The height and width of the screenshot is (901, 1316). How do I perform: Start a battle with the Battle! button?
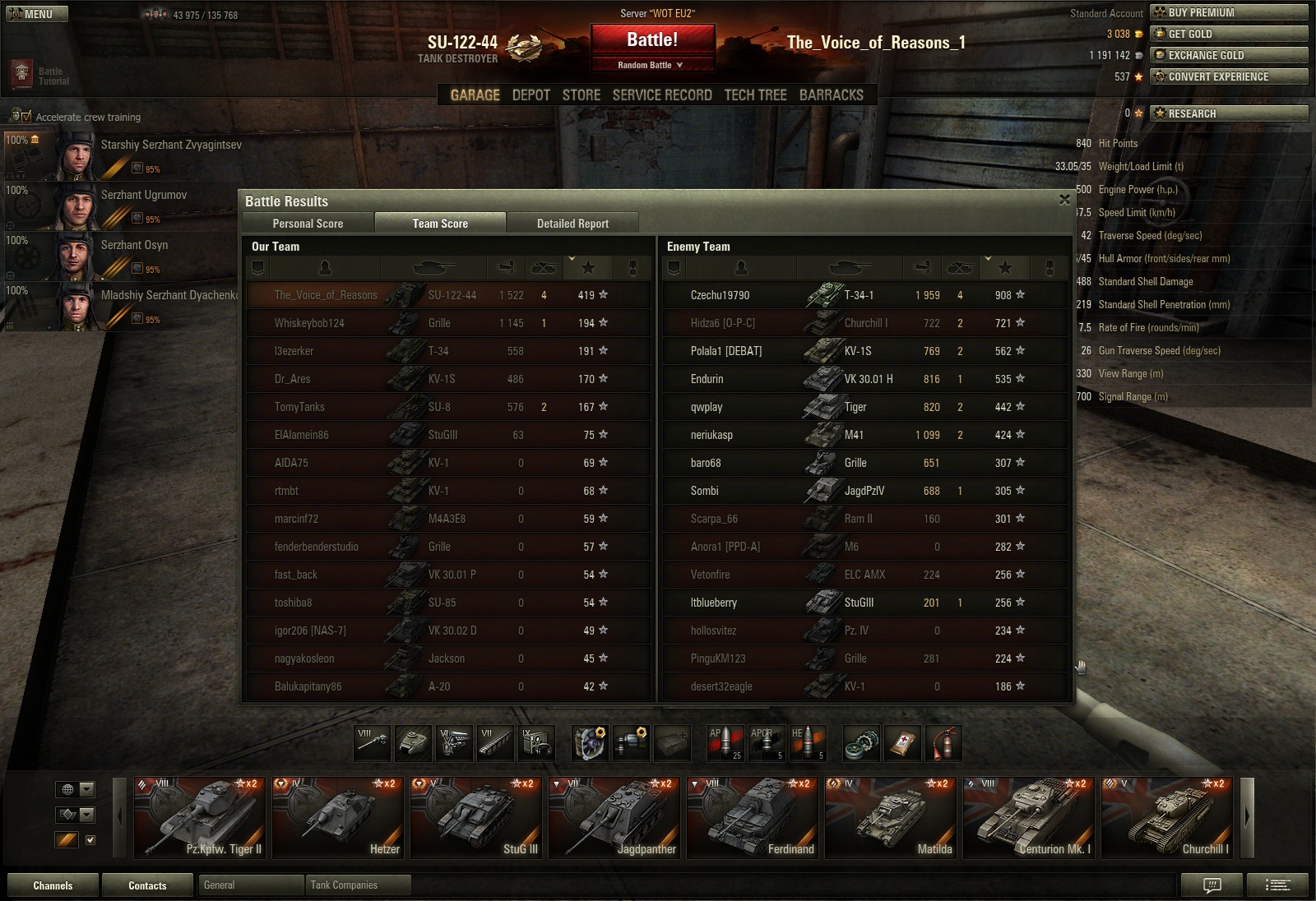pyautogui.click(x=652, y=39)
